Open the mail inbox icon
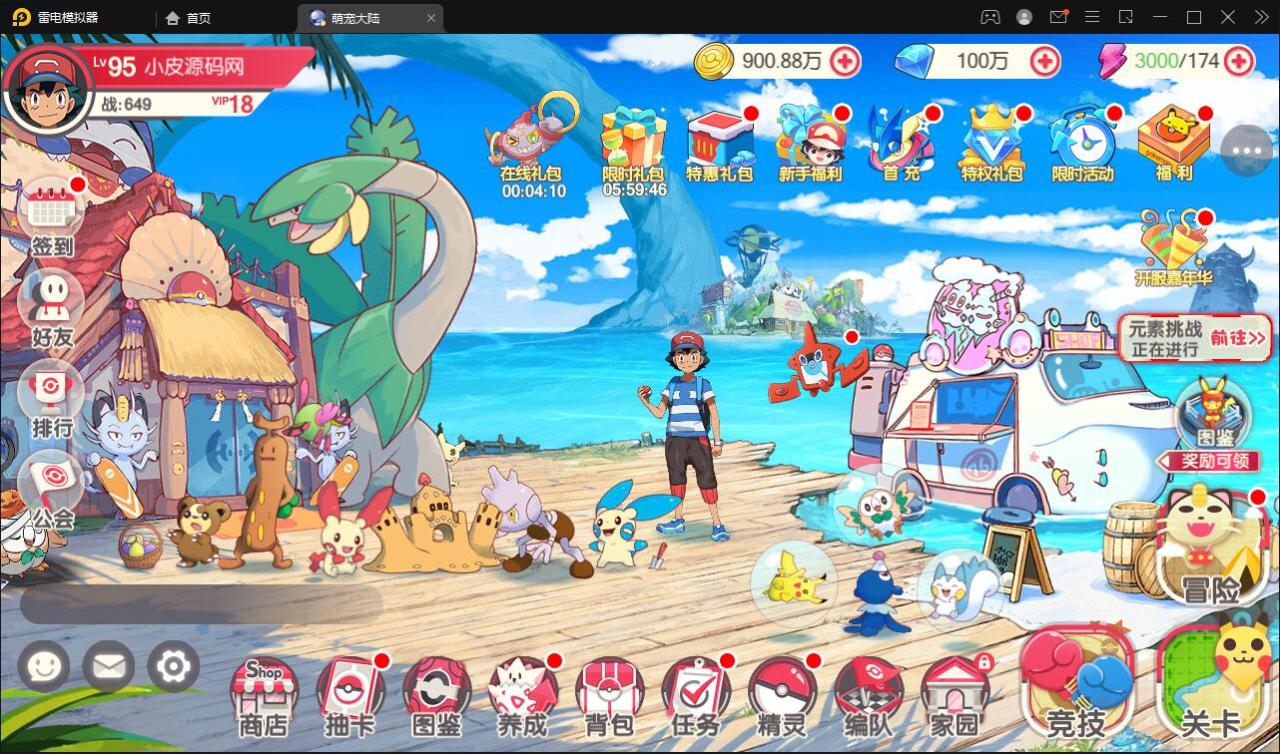This screenshot has width=1280, height=754. tap(108, 666)
